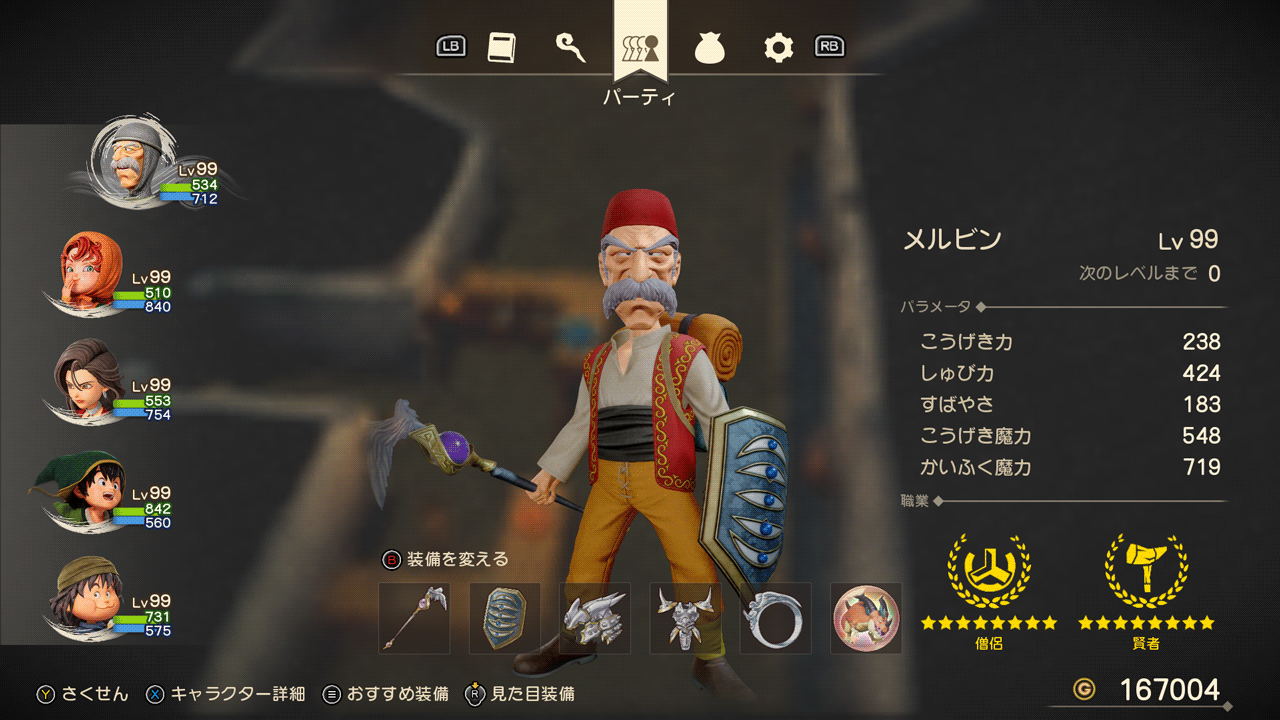Open the book tab in the top menu
Screen dimensions: 1280x720
(x=501, y=47)
